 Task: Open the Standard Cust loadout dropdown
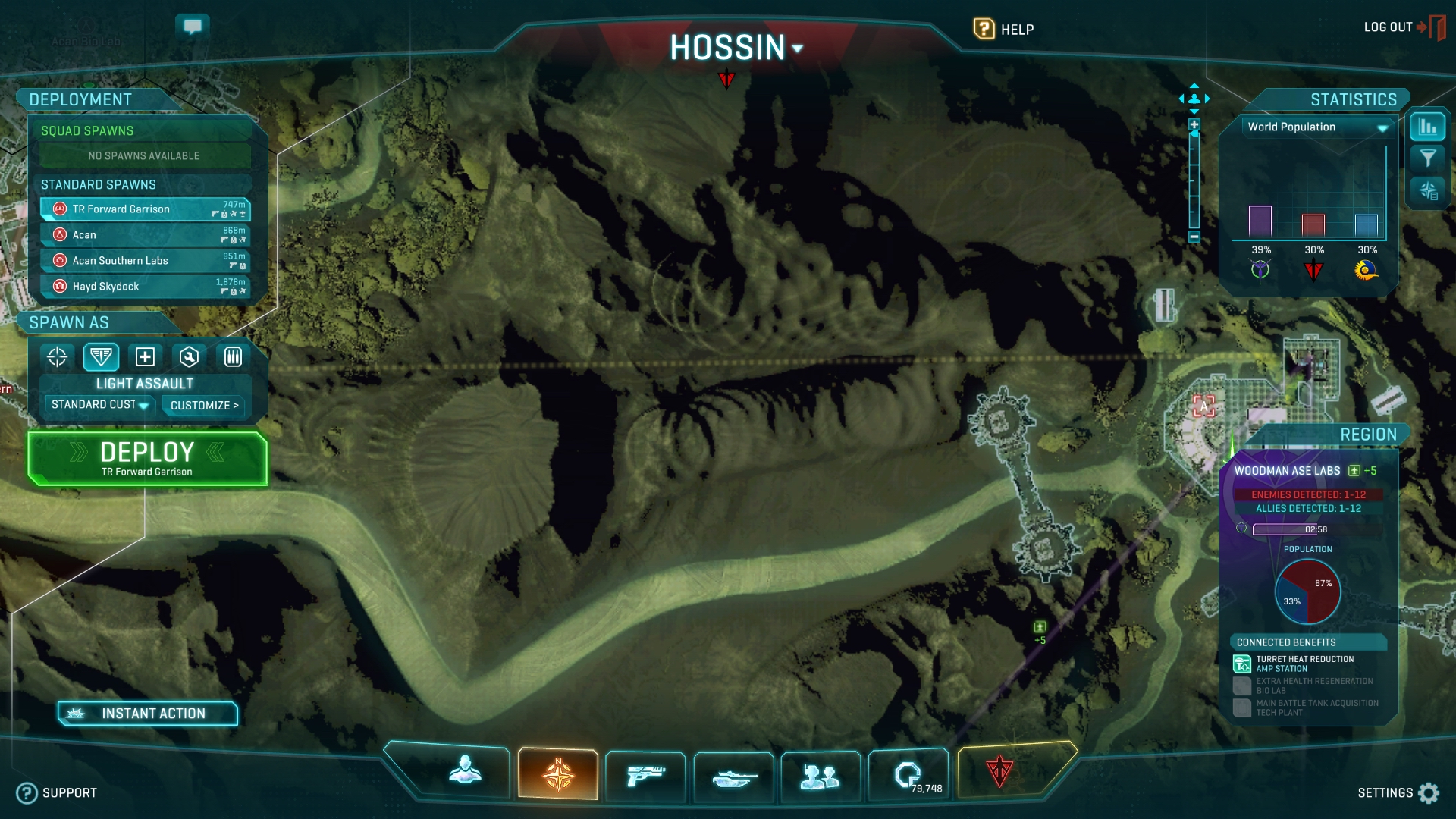coord(99,405)
